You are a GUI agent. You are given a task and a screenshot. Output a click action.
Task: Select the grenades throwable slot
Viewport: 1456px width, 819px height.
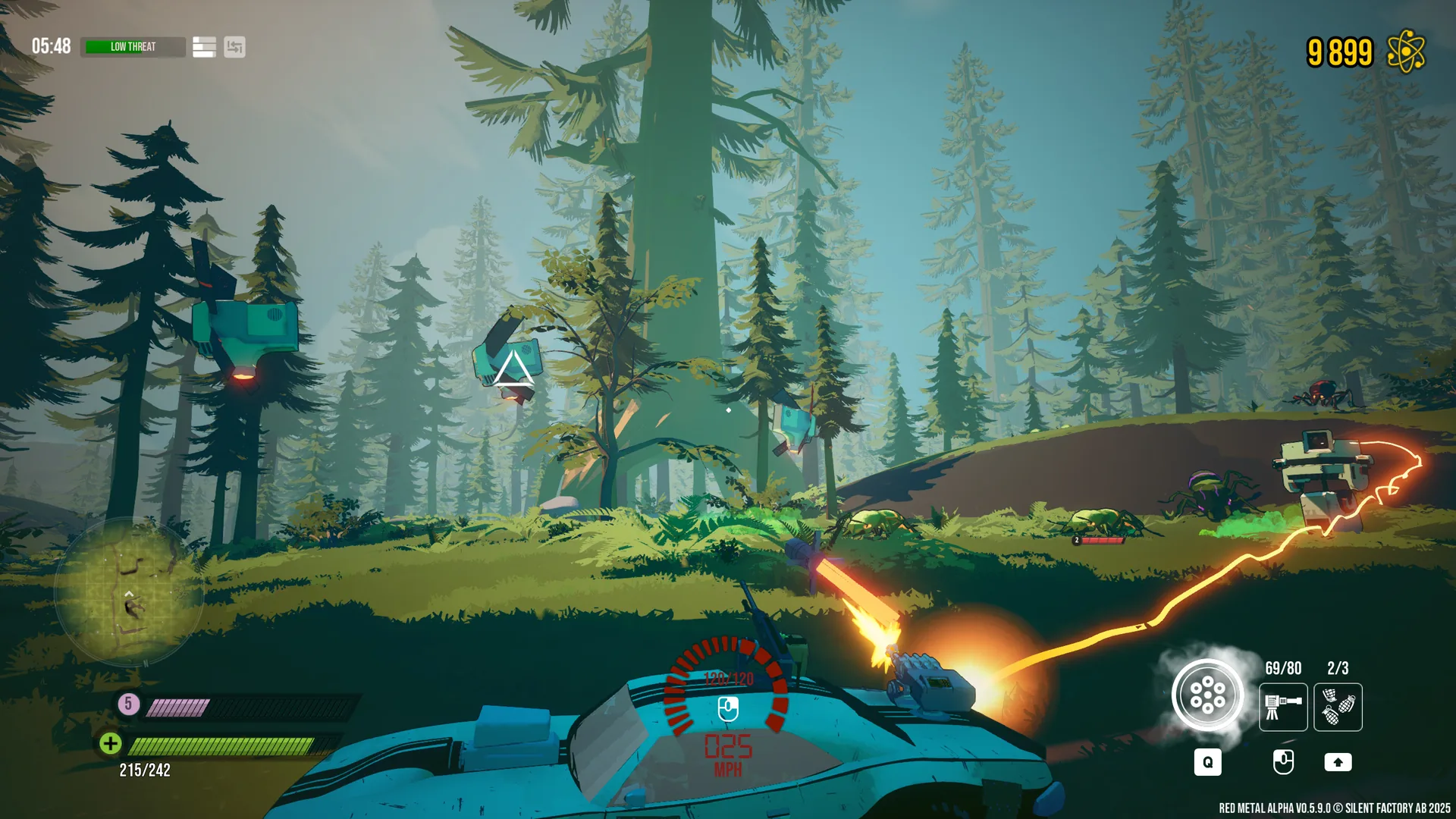pos(1338,708)
